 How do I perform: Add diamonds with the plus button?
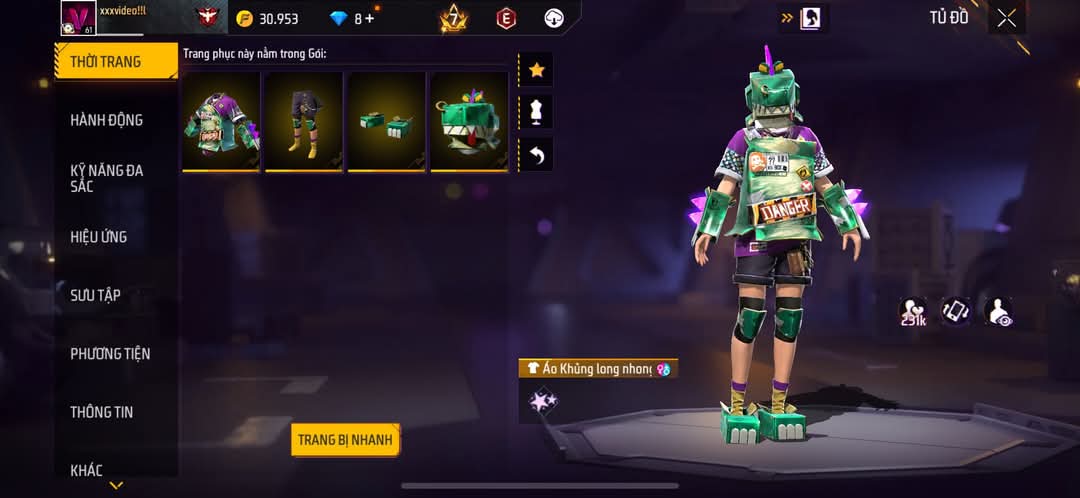tap(370, 19)
